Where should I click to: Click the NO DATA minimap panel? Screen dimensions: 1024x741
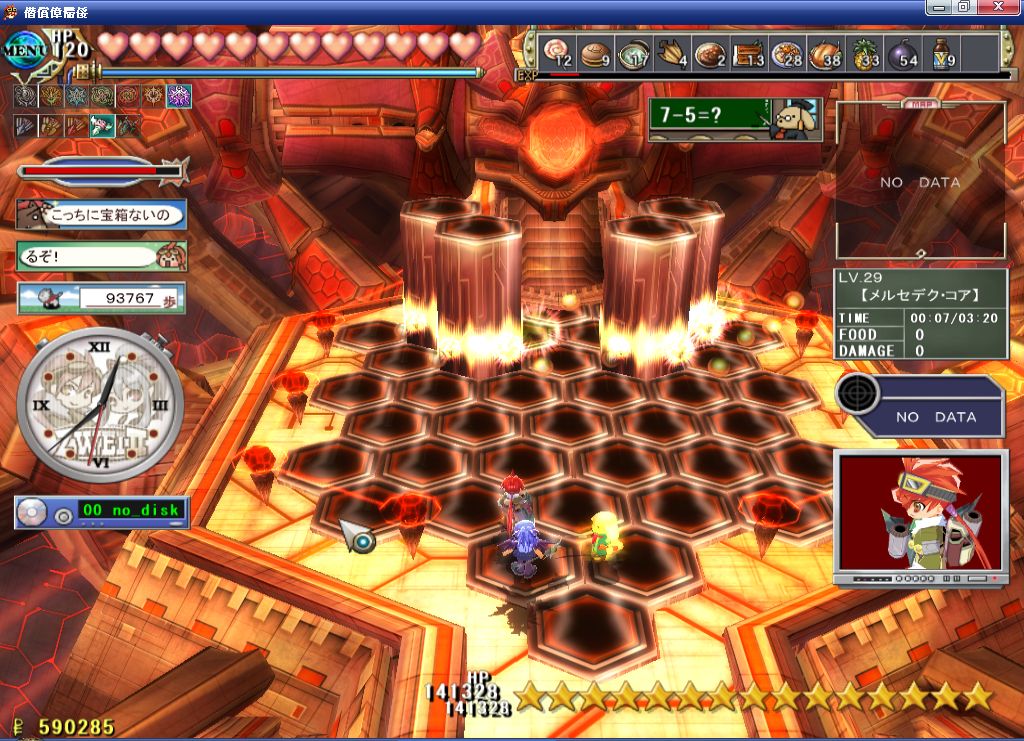click(920, 182)
